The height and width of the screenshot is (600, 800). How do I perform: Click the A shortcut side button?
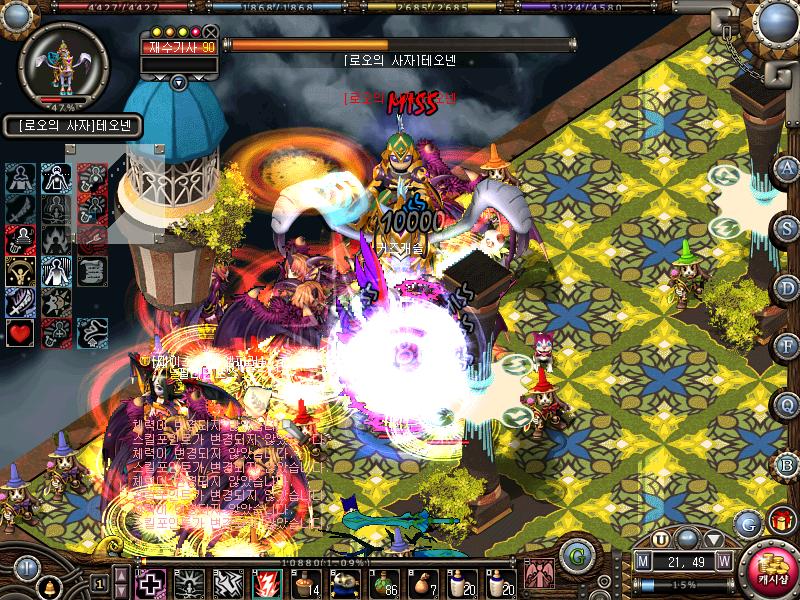(788, 168)
